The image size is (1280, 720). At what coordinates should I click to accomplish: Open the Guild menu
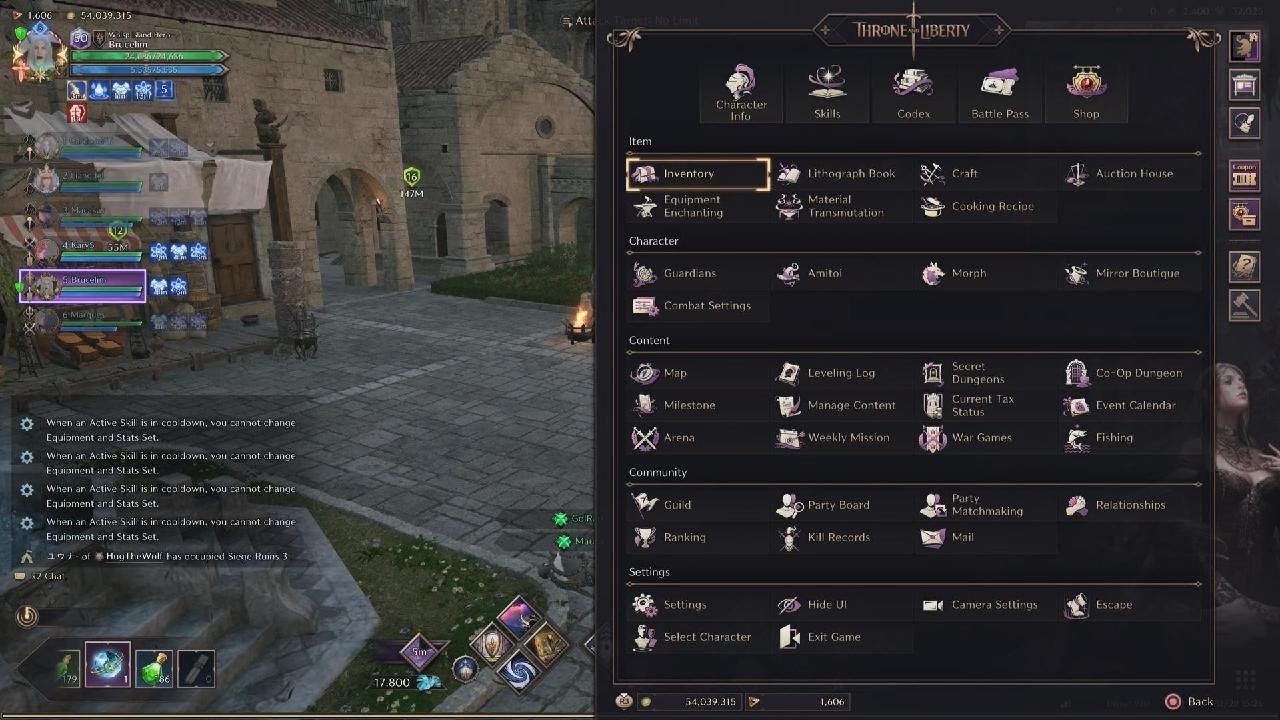coord(677,505)
